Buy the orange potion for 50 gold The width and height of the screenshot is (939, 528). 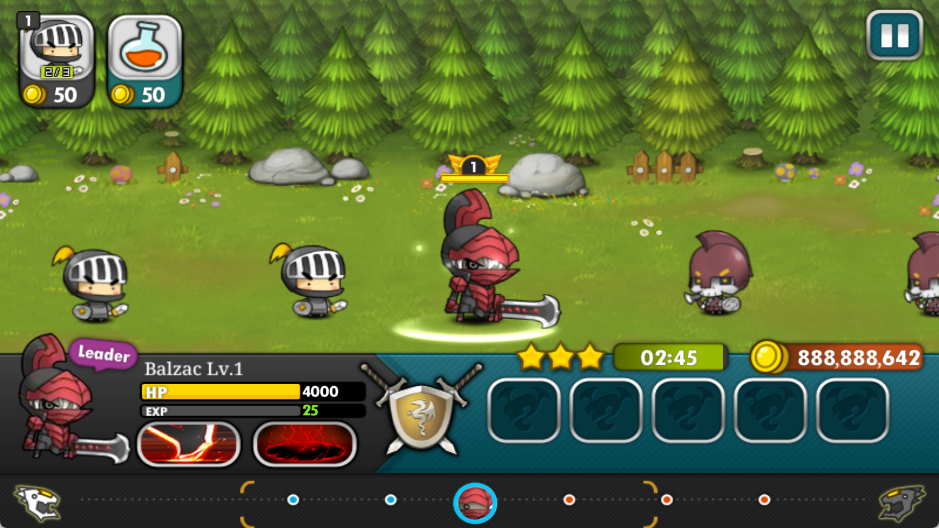pos(145,61)
